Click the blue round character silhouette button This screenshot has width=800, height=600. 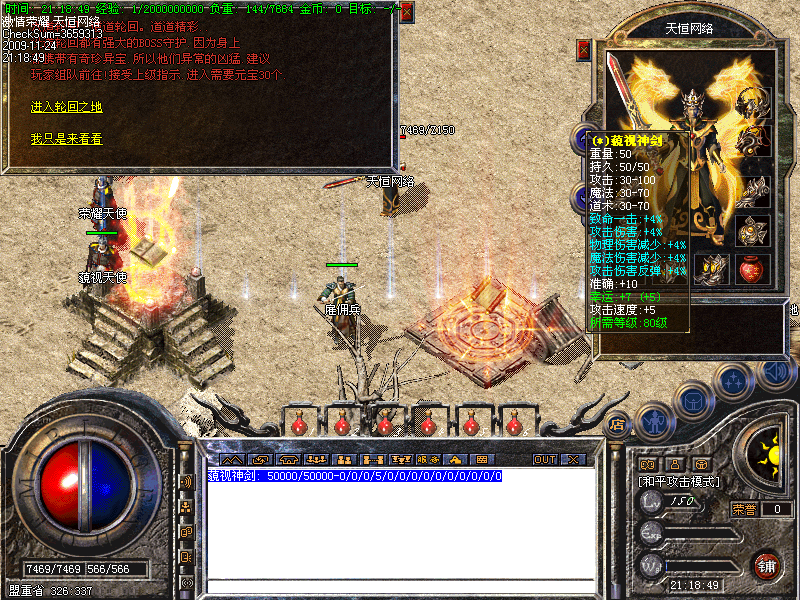655,421
